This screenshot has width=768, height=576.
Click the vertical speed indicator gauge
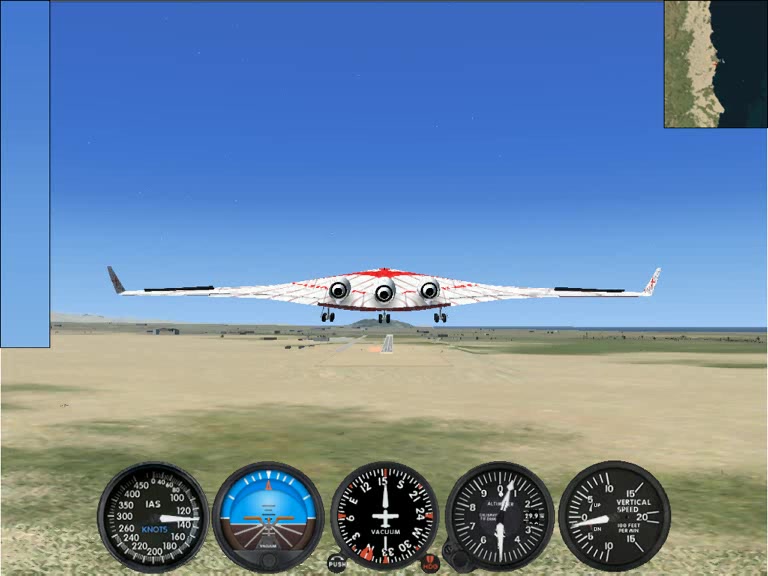click(613, 516)
